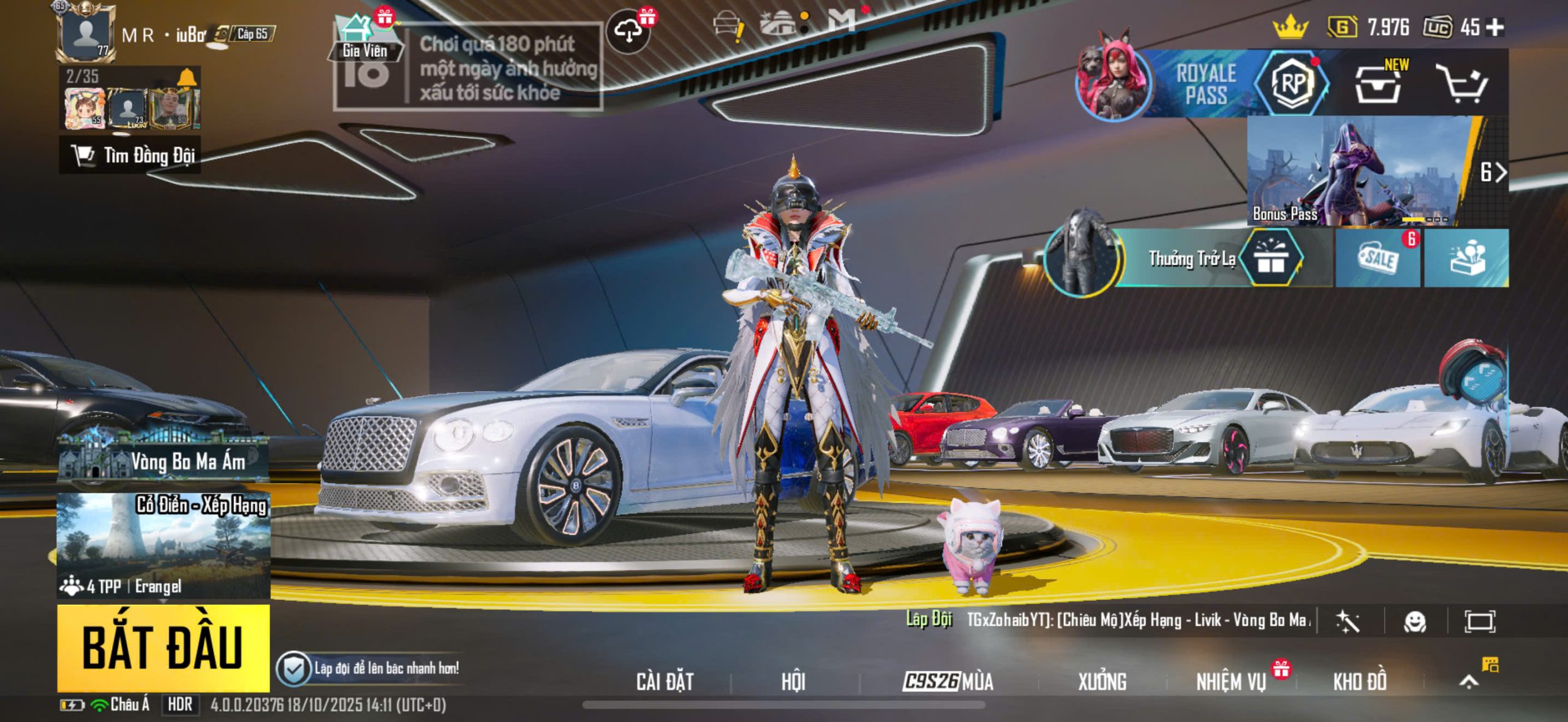1568x722 pixels.
Task: Open the emote smiley face icon
Action: pyautogui.click(x=1415, y=622)
